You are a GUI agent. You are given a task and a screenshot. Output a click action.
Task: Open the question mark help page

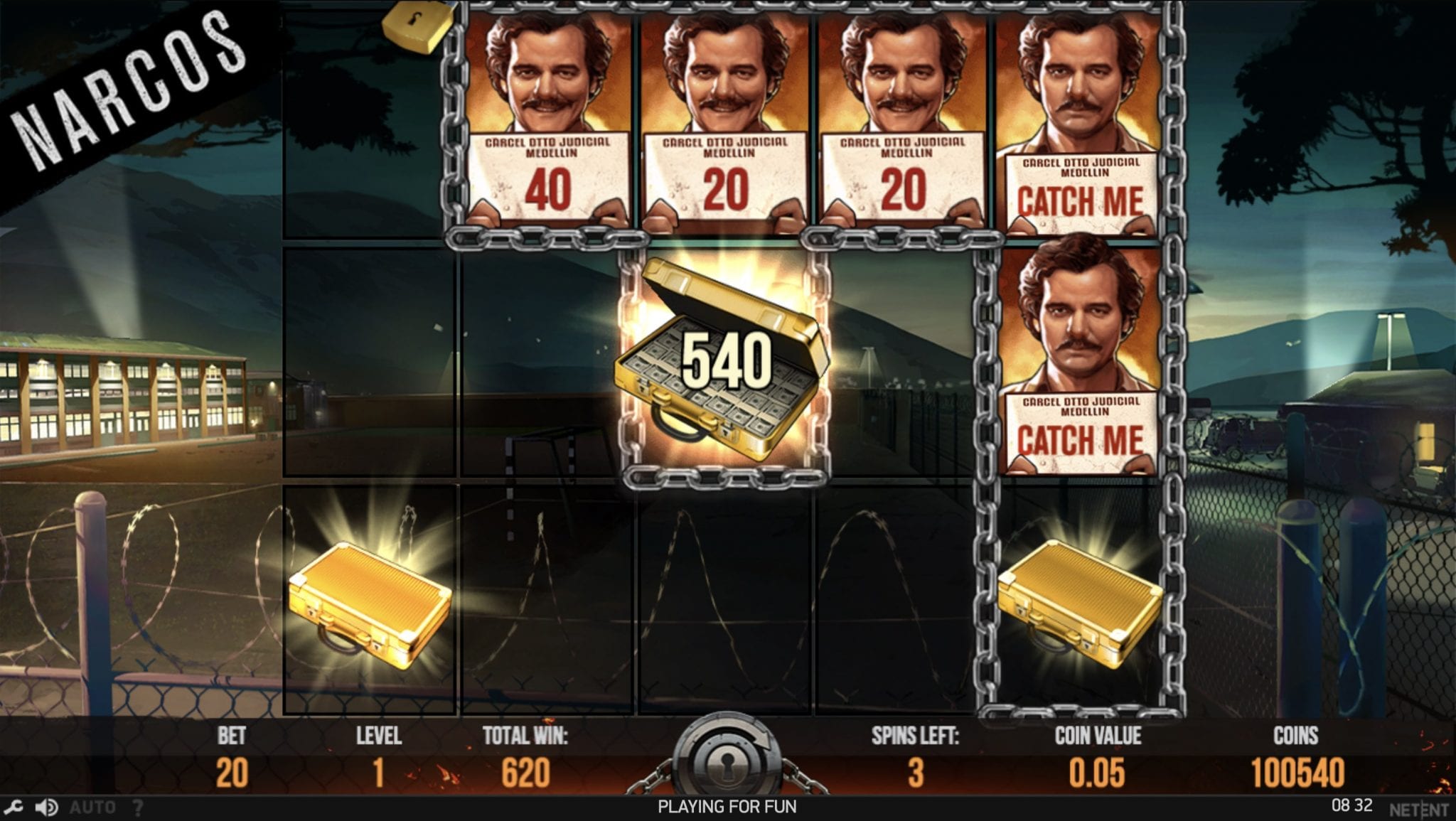(x=138, y=807)
